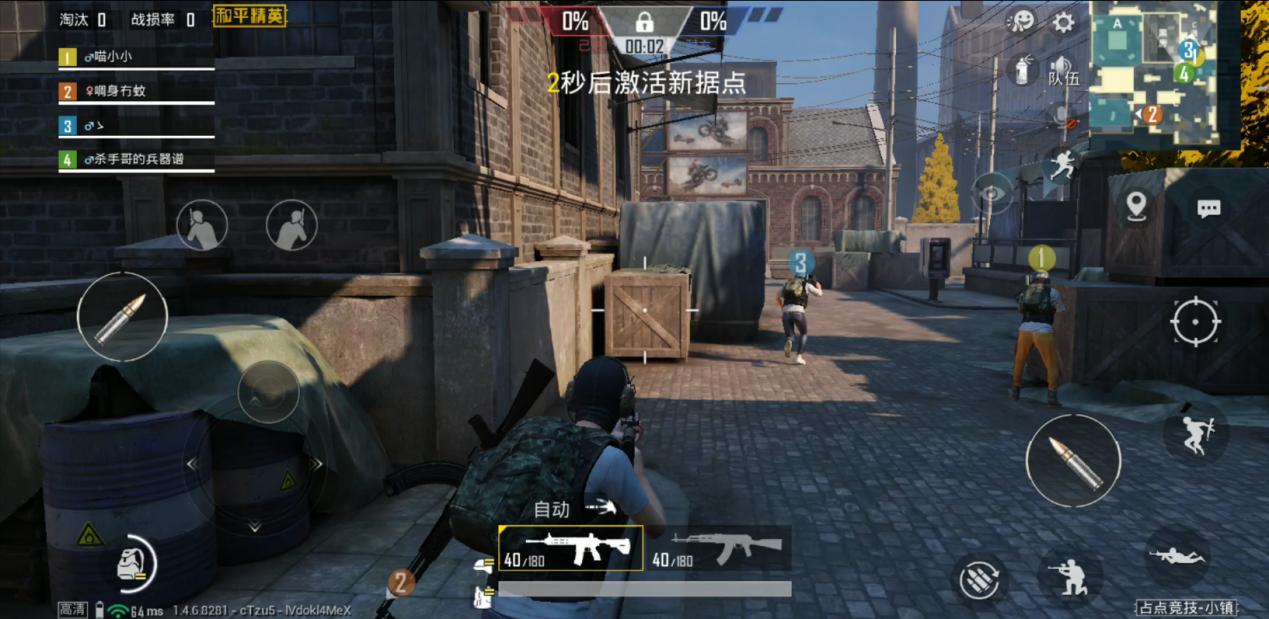Screen dimensions: 1269x619
Task: Switch to the AKM weapon slot
Action: pyautogui.click(x=718, y=548)
